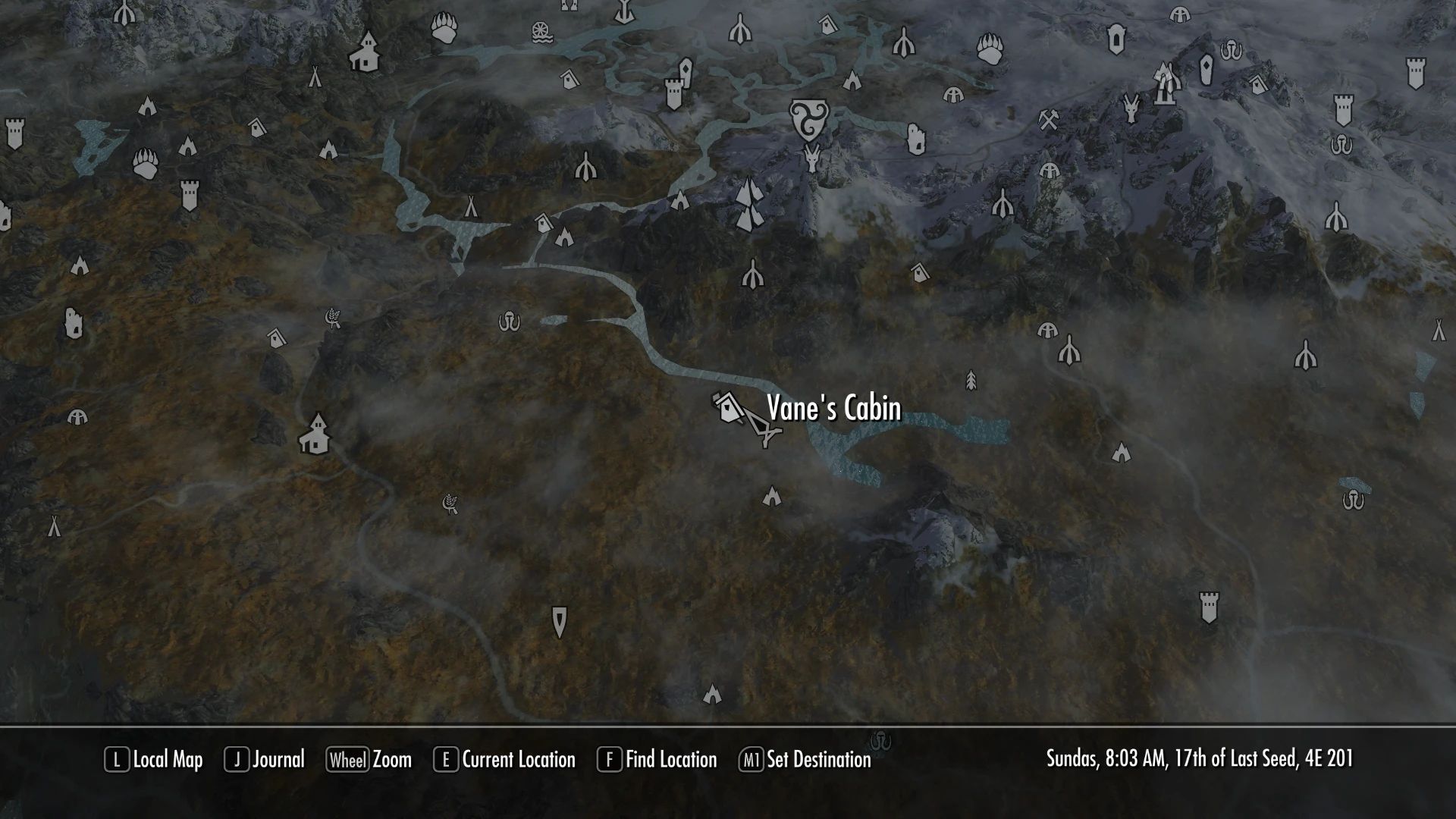Click the waterwheel mill marker near the top
1456x819 pixels.
pyautogui.click(x=540, y=30)
